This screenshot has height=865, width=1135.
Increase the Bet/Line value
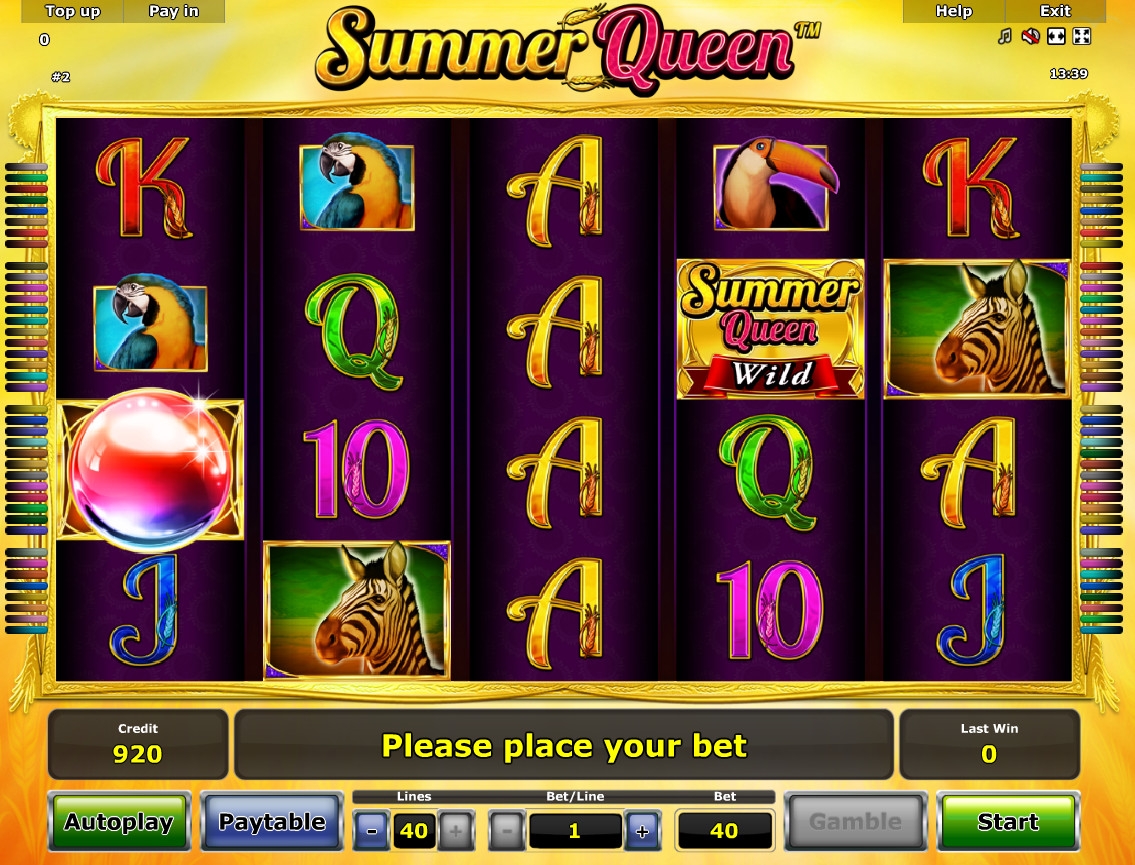(641, 831)
